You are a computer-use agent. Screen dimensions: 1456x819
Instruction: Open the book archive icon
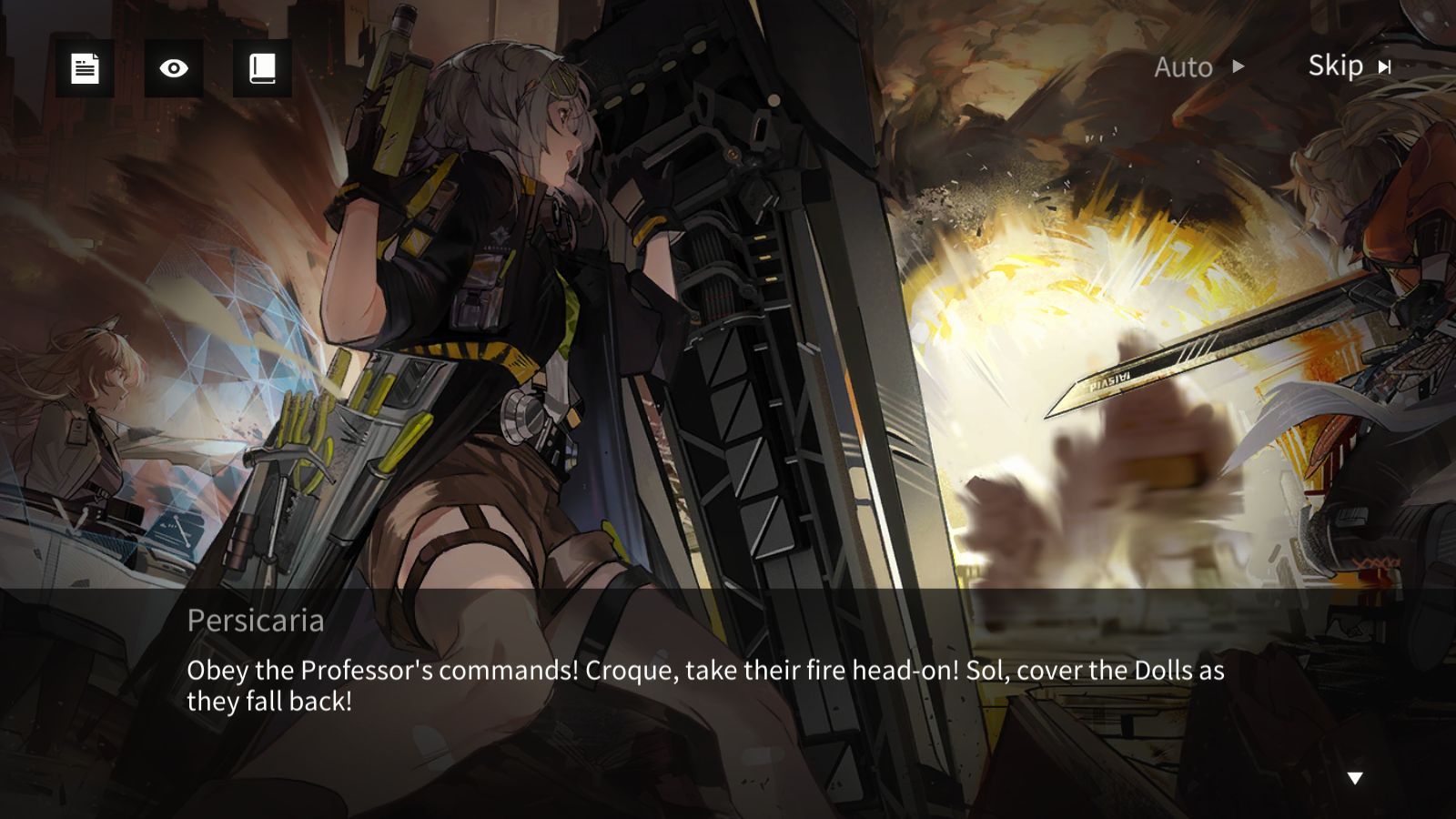(x=262, y=68)
